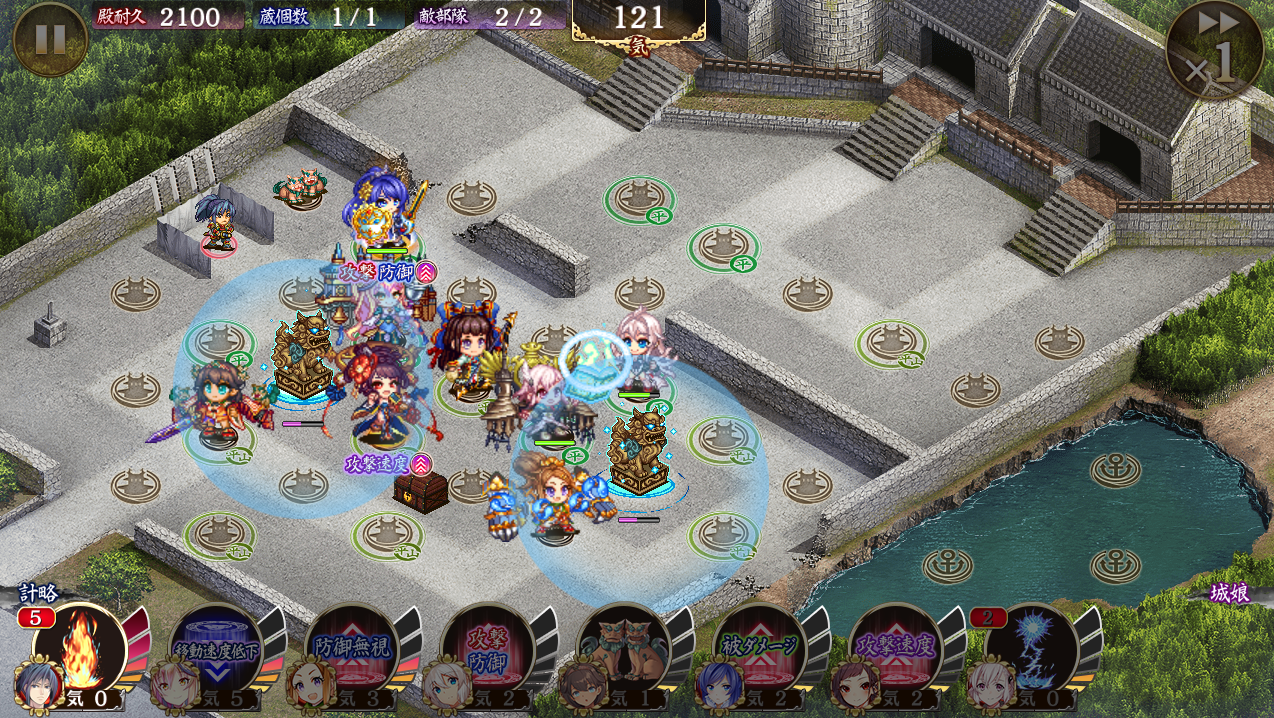The image size is (1274, 718).
Task: Pause the battle with the pause button
Action: pos(50,39)
